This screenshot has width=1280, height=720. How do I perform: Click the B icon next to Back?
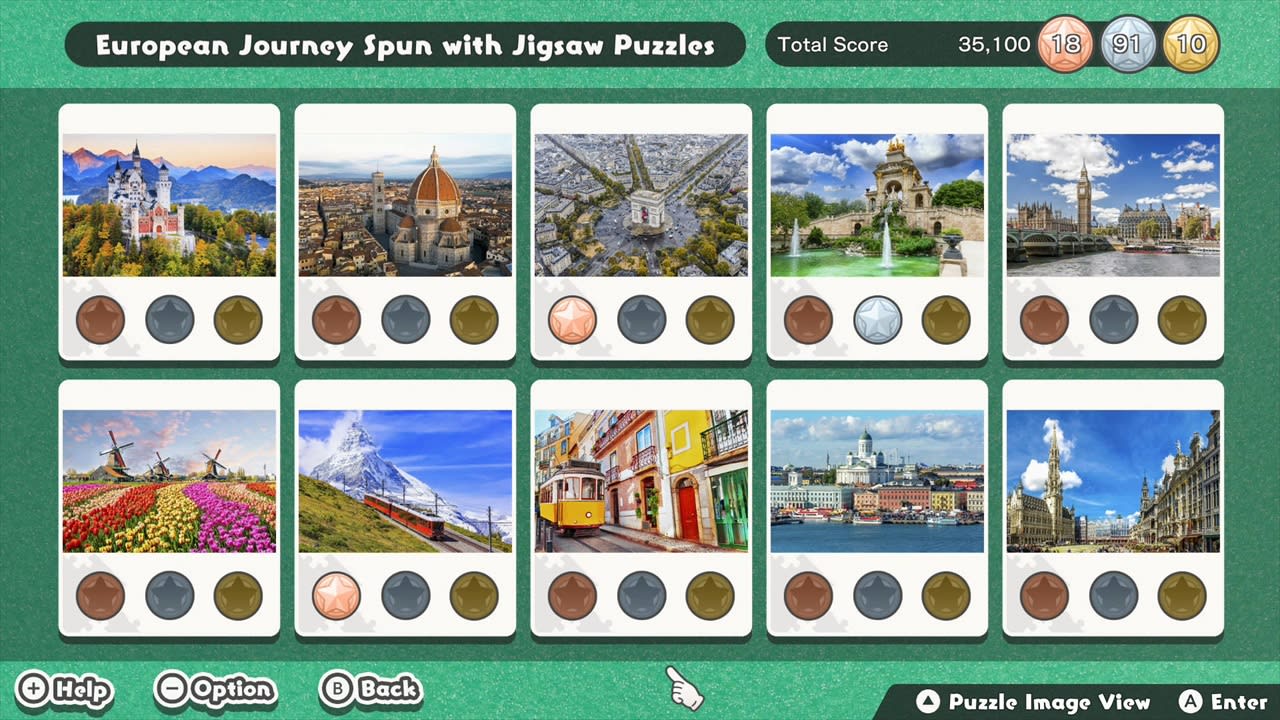click(x=337, y=690)
